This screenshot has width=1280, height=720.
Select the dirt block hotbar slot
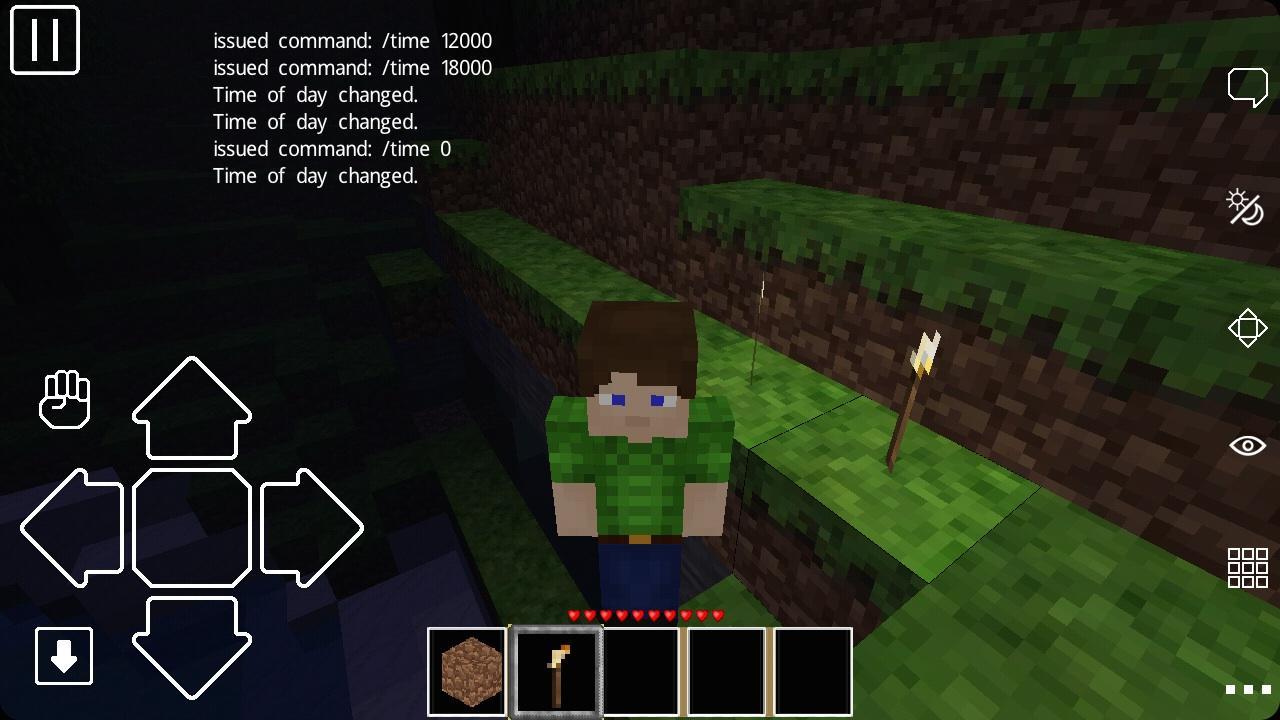click(467, 670)
